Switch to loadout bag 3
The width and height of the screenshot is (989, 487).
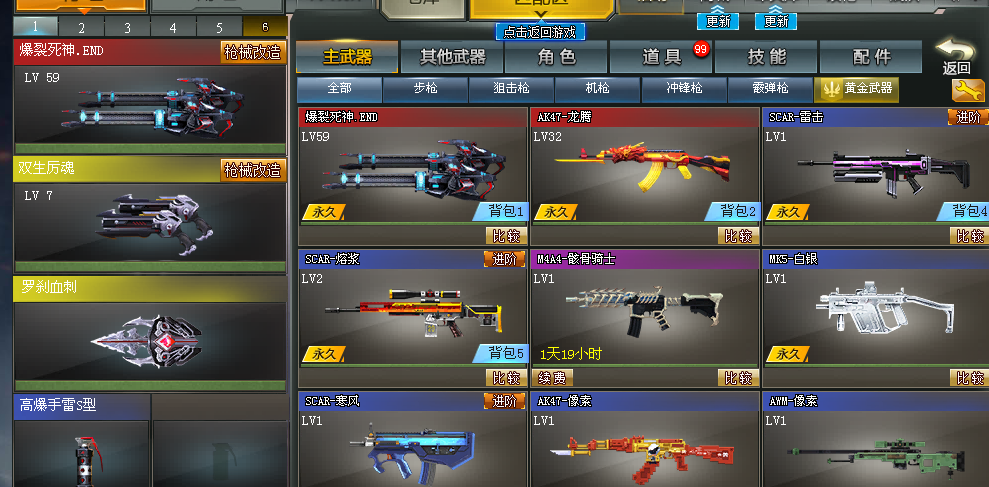click(x=127, y=27)
